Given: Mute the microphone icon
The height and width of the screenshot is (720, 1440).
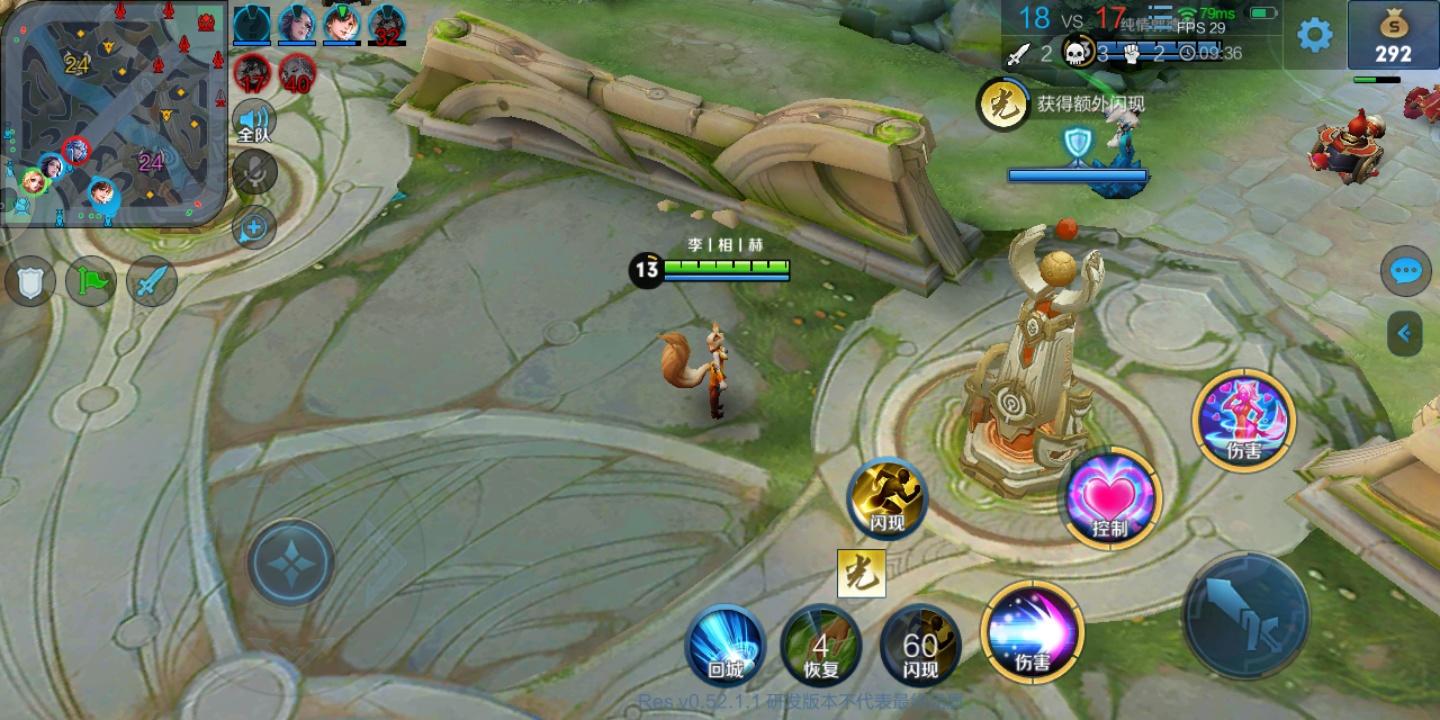Looking at the screenshot, I should [253, 172].
